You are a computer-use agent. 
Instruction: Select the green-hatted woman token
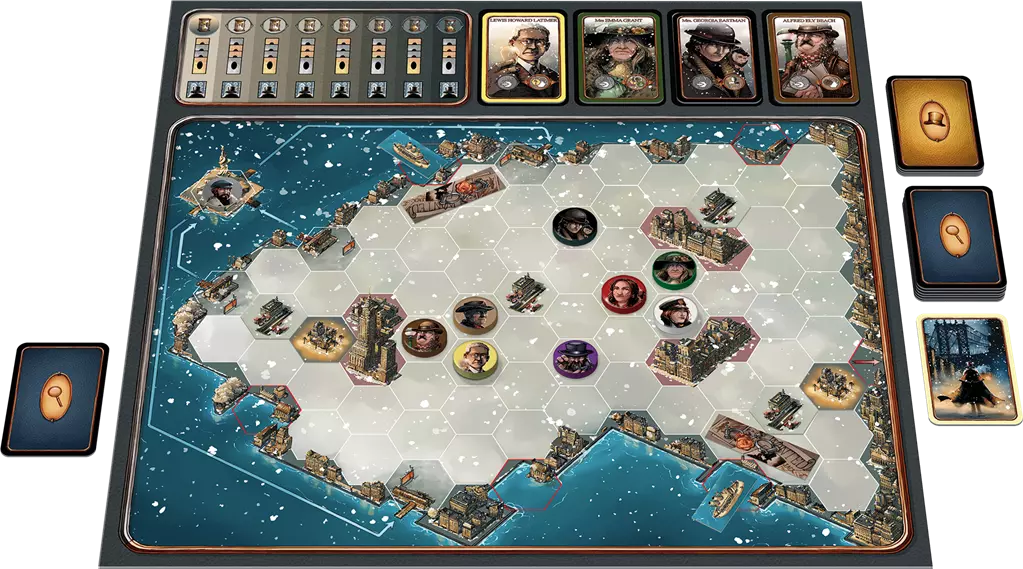pos(673,269)
